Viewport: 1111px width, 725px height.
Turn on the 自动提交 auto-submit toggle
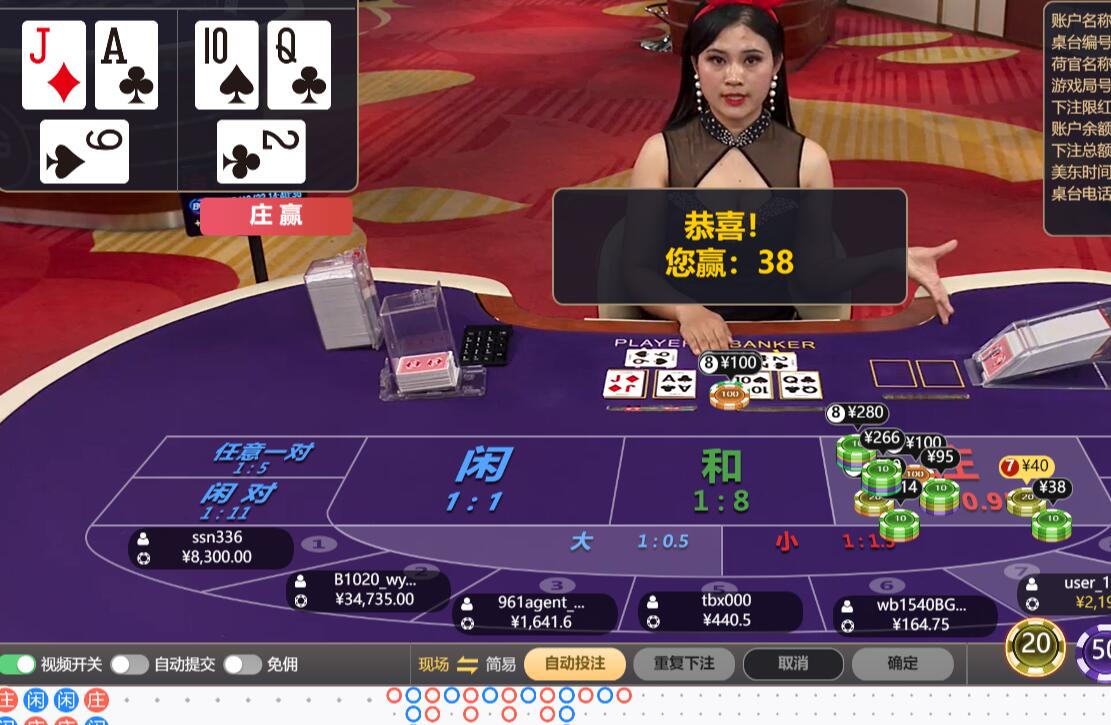[x=129, y=664]
